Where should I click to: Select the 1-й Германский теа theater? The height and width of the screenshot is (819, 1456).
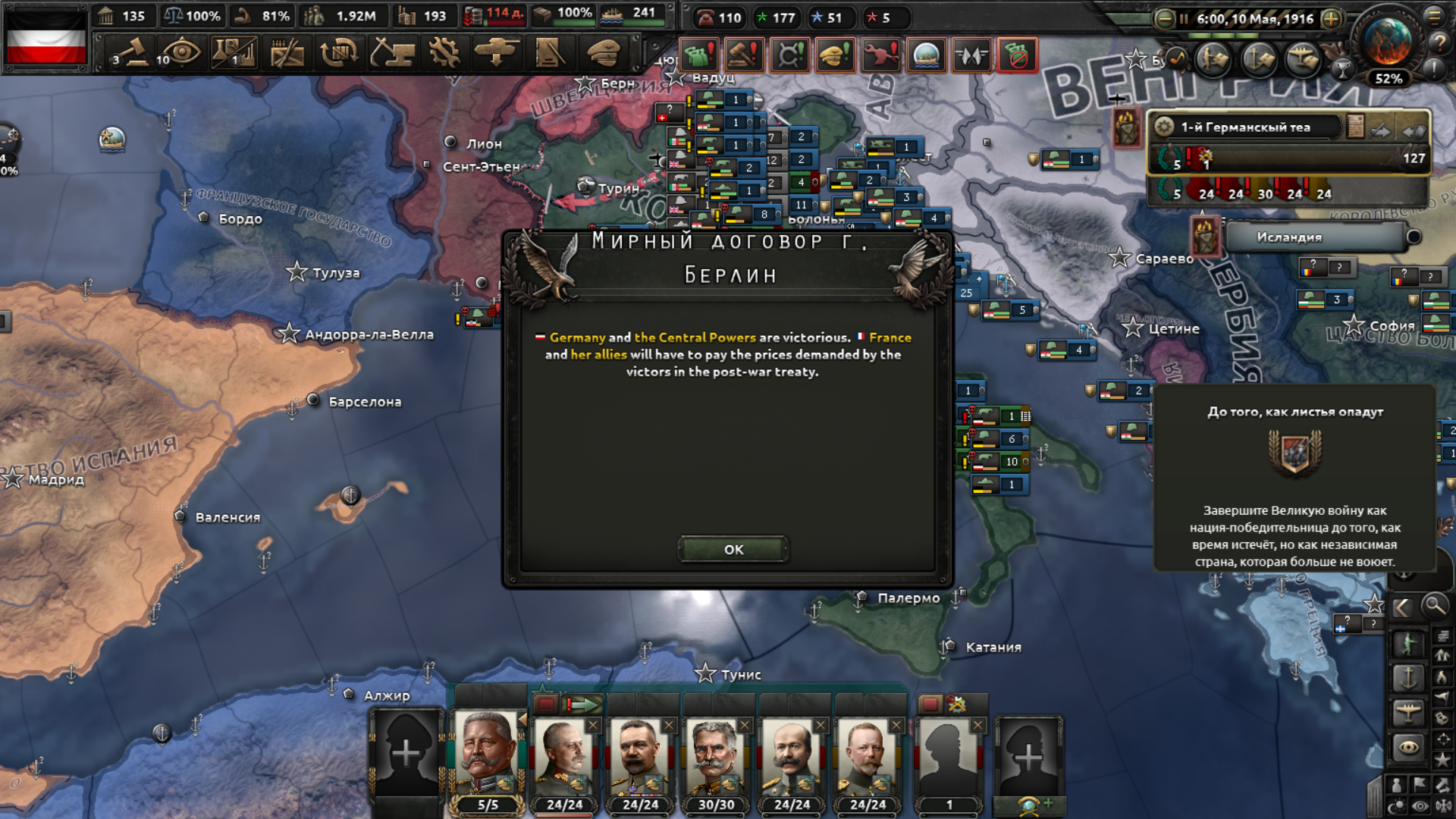click(1245, 127)
